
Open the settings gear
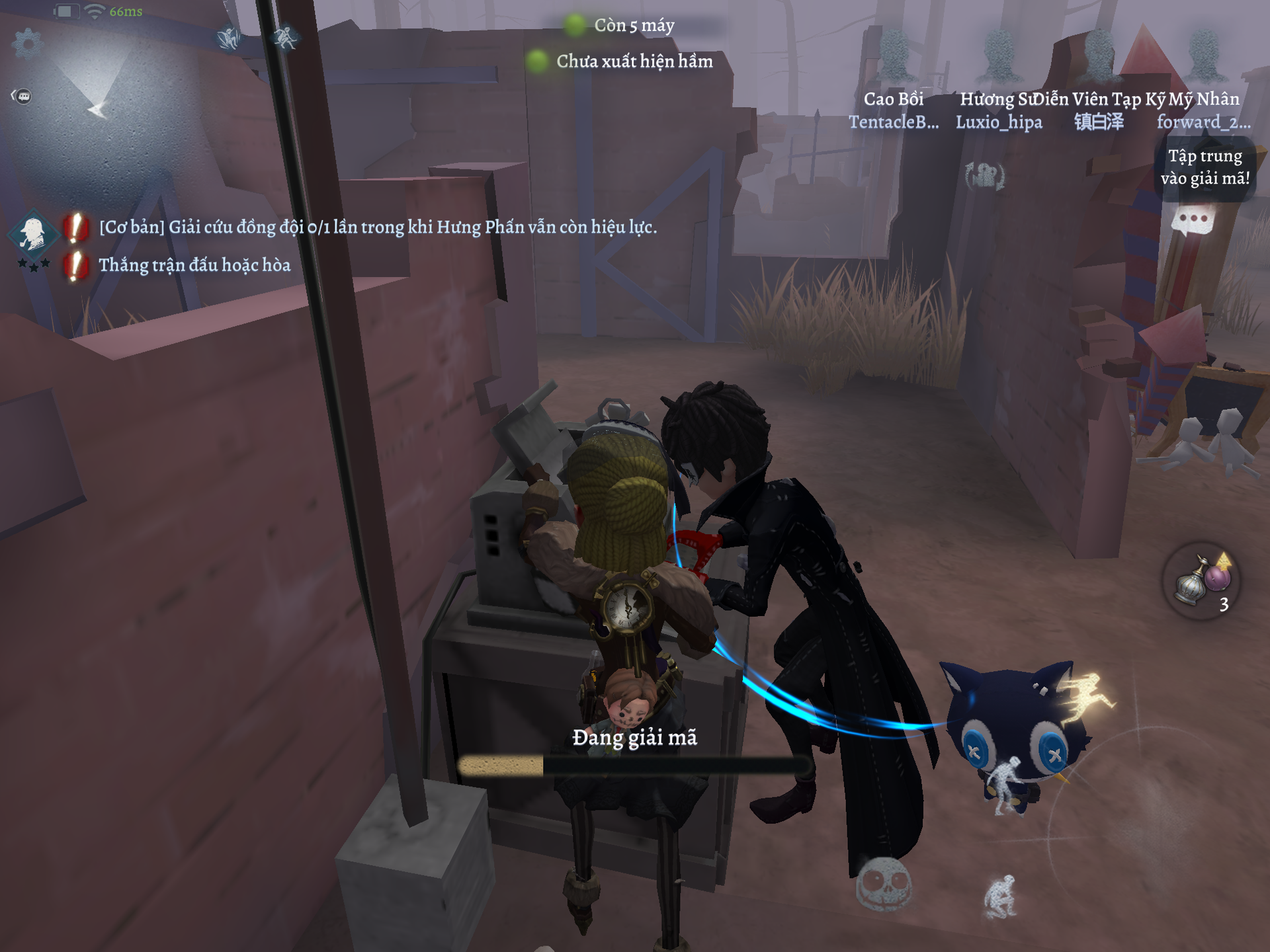pos(27,44)
